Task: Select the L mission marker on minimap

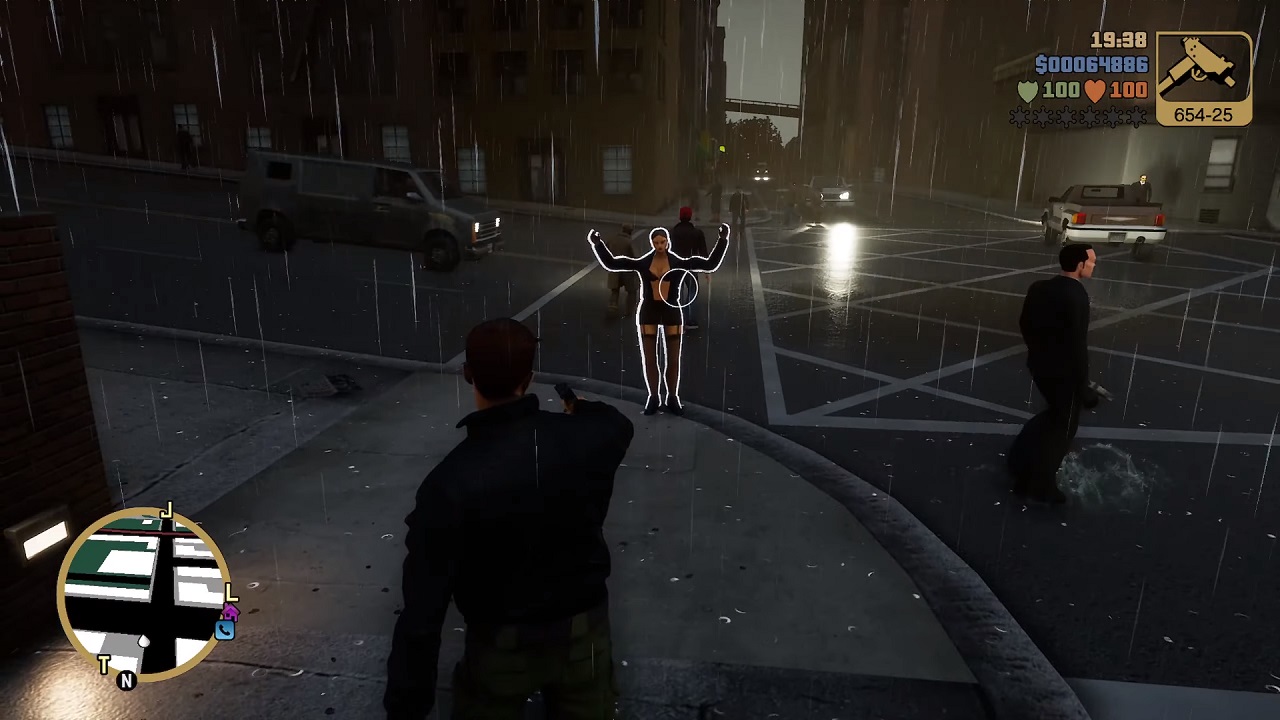Action: [x=231, y=593]
